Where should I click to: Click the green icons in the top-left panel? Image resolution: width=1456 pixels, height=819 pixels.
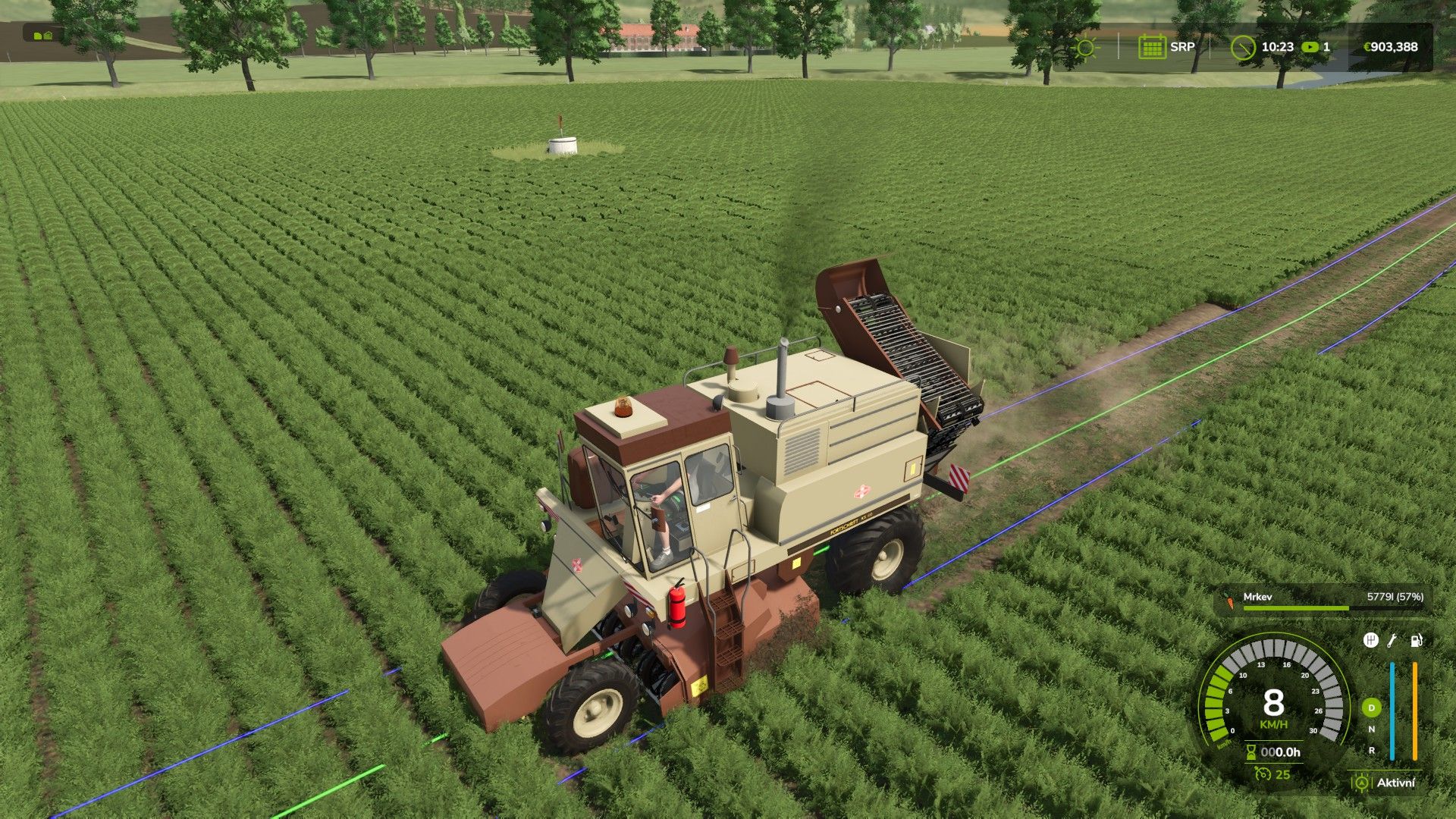(42, 35)
